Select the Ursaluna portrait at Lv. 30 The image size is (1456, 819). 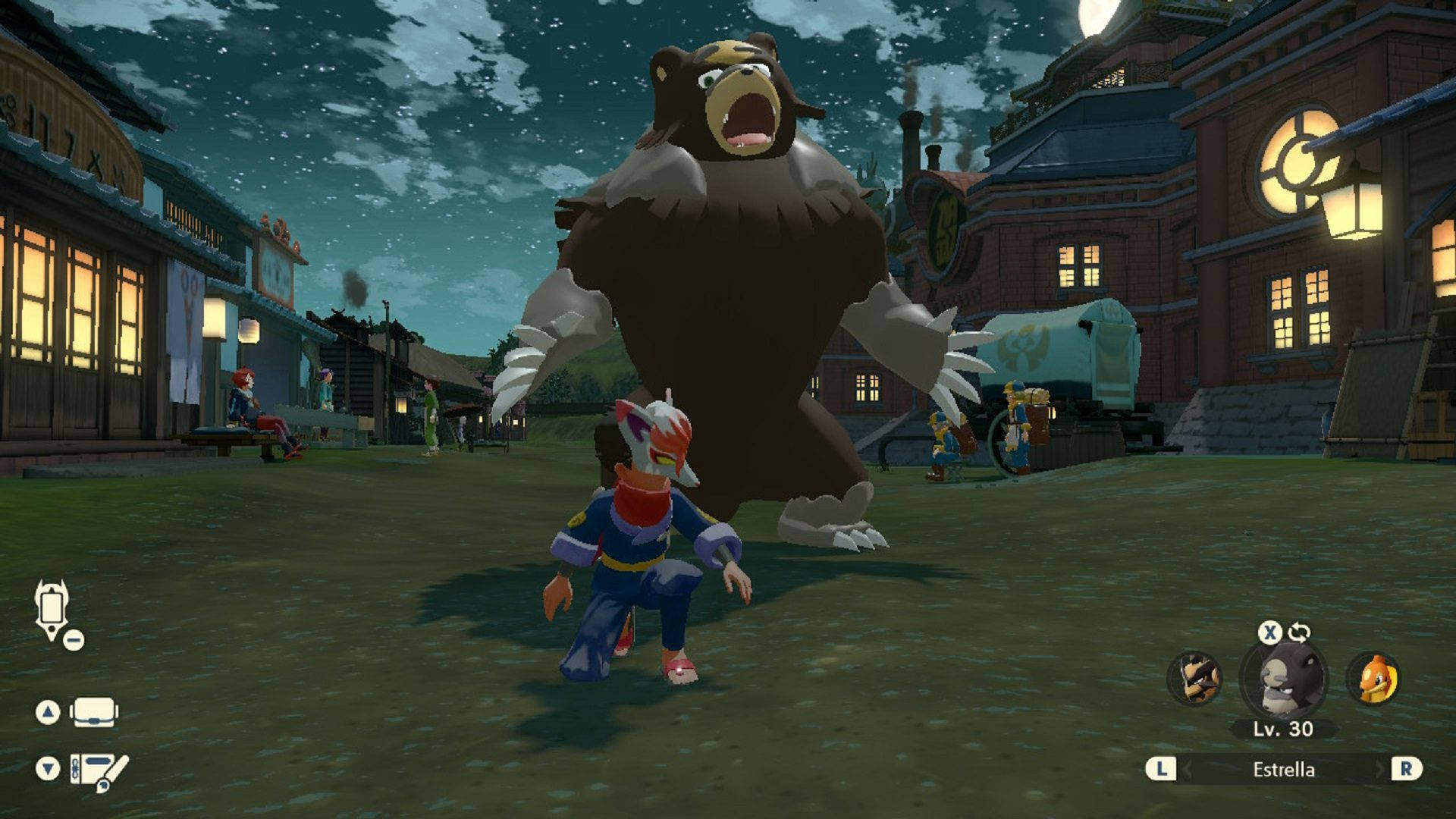(1283, 678)
